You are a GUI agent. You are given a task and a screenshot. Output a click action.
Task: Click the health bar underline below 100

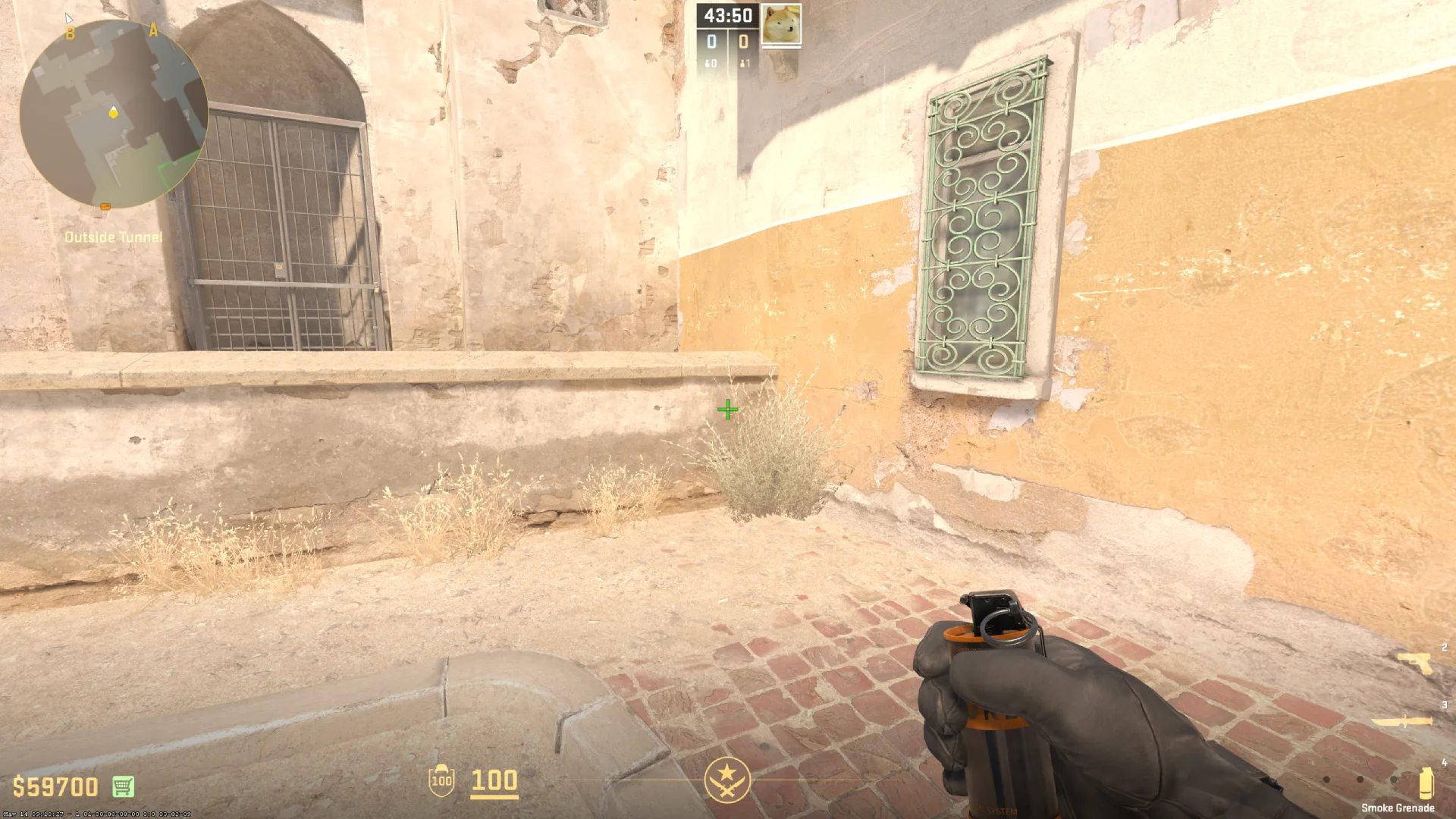point(494,796)
